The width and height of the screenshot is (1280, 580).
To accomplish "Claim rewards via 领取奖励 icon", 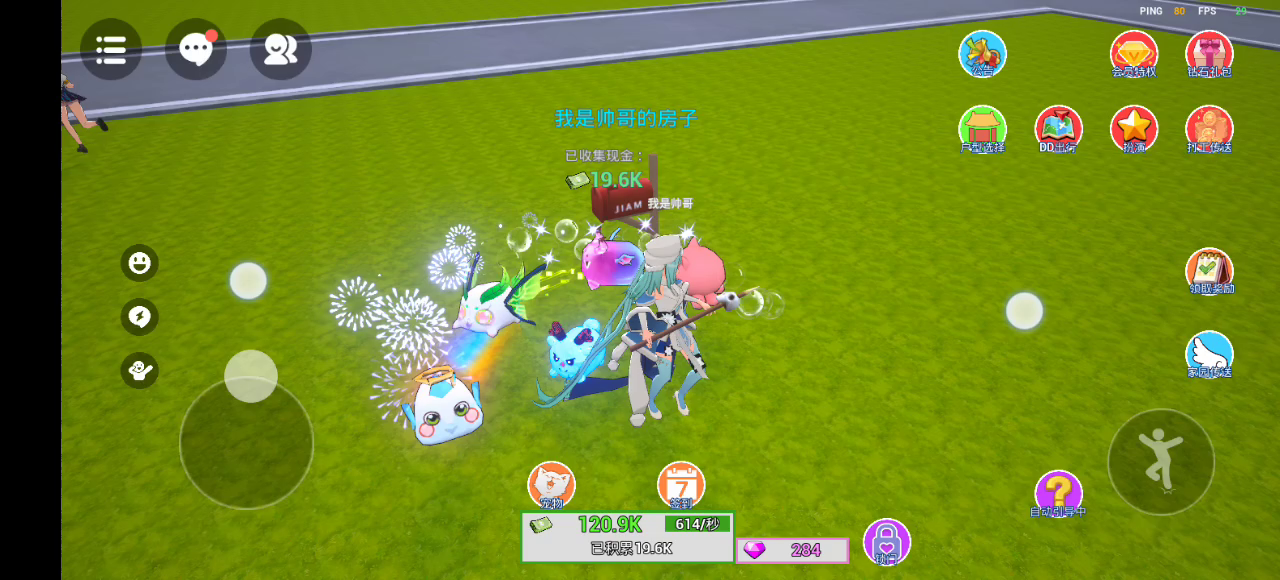I will pos(1209,271).
